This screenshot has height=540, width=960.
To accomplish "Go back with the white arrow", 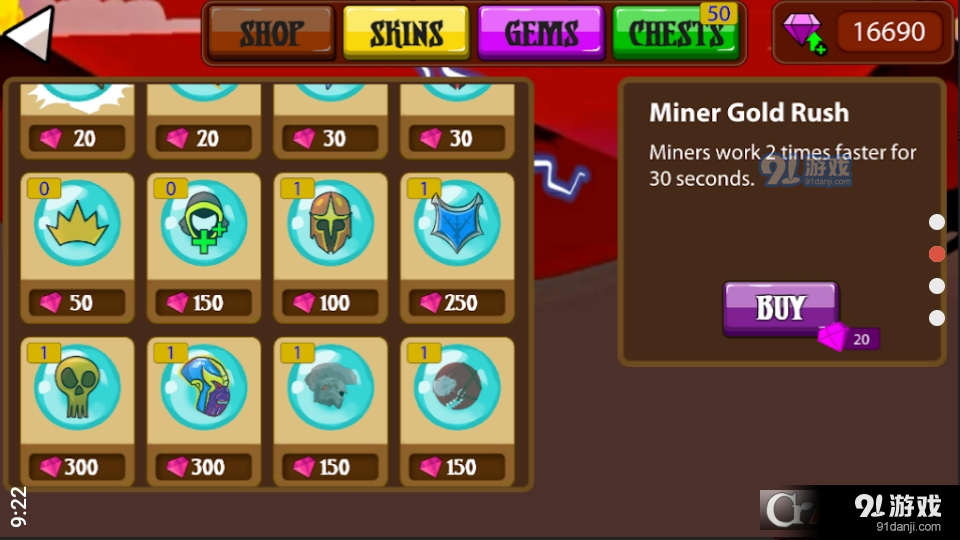I will pos(28,37).
